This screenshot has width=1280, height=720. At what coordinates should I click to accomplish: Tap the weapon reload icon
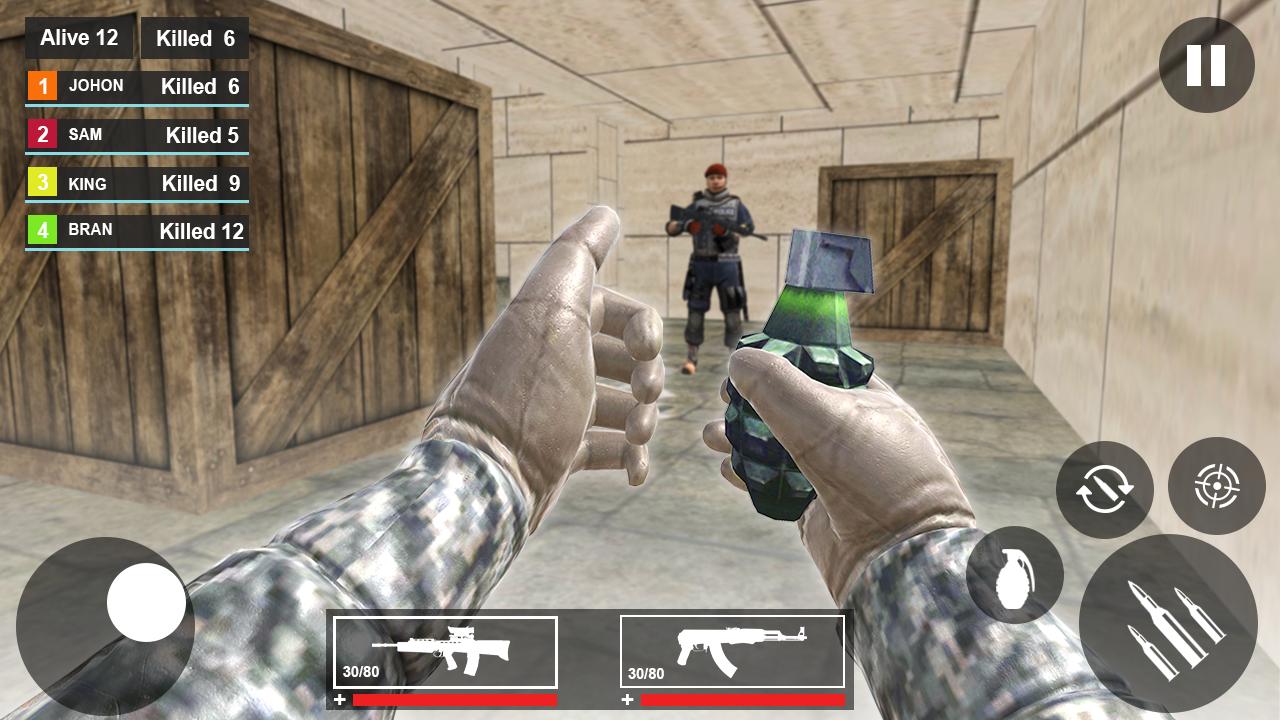point(1105,490)
